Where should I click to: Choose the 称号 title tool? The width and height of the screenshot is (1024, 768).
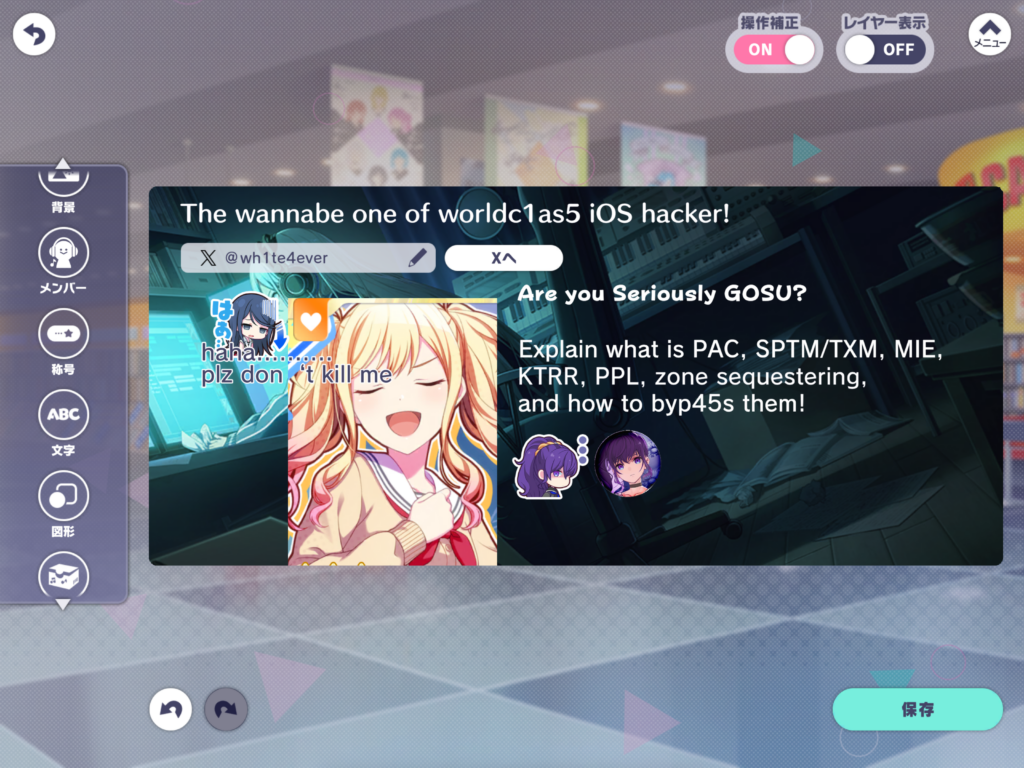(63, 339)
